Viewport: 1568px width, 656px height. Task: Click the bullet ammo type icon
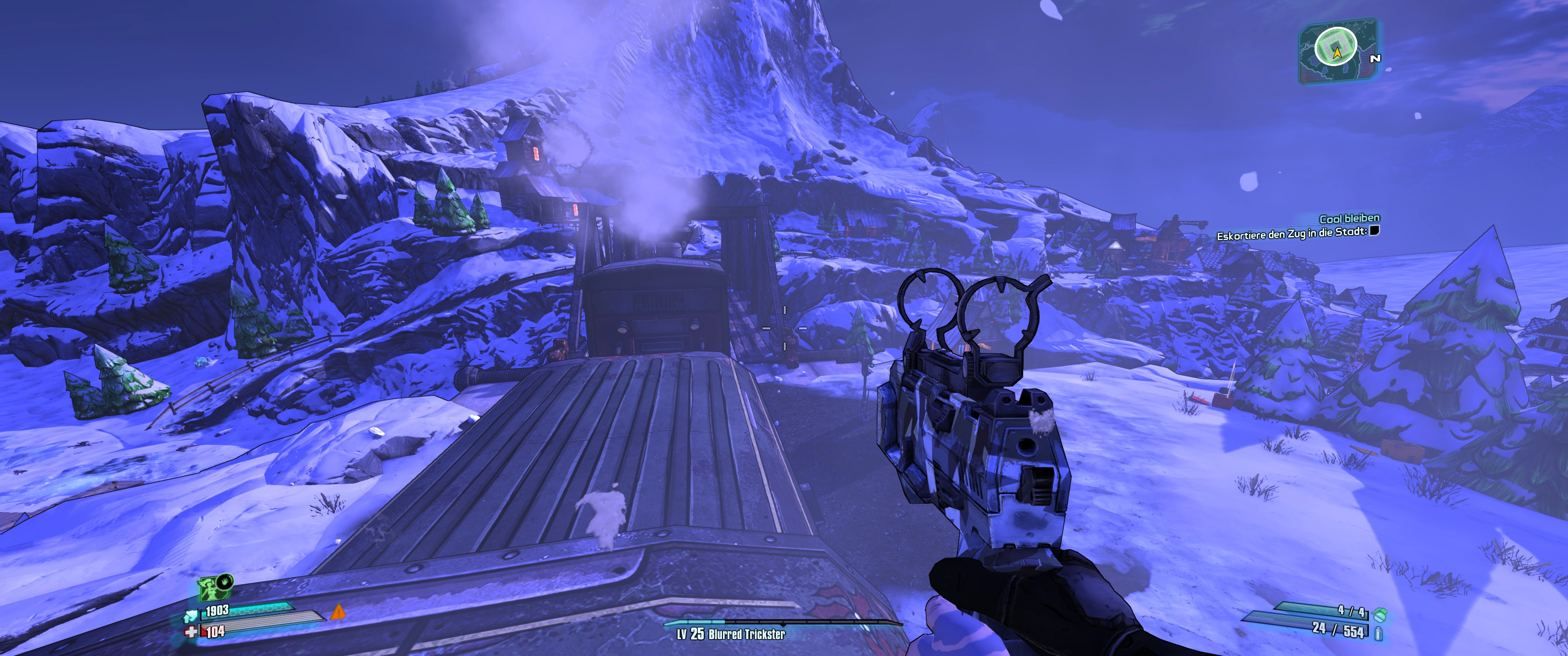pos(1379,634)
